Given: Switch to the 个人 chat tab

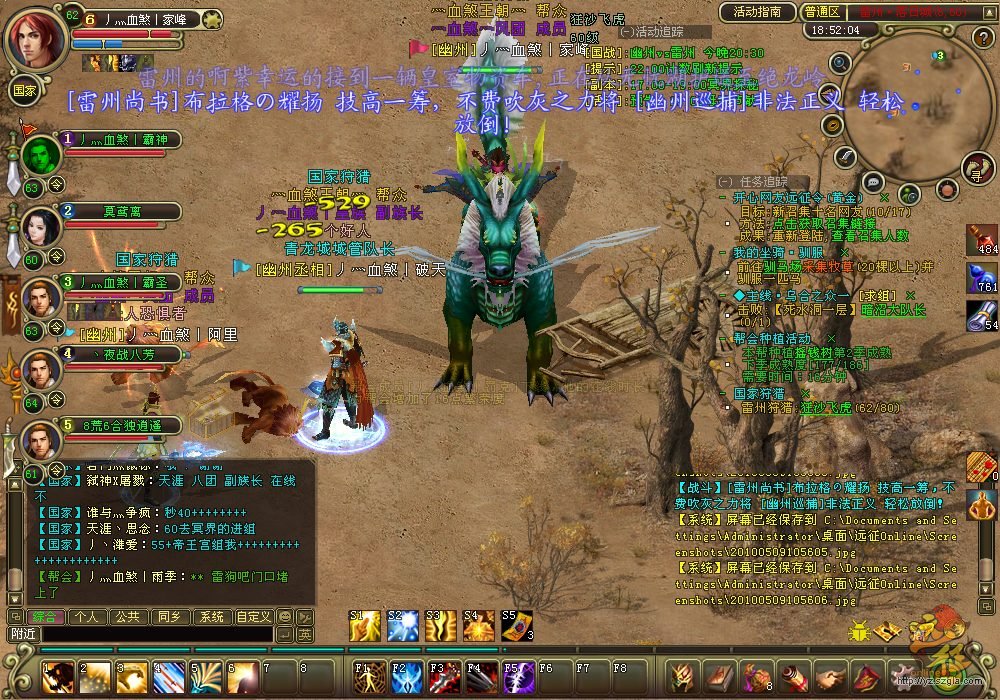Looking at the screenshot, I should point(86,617).
